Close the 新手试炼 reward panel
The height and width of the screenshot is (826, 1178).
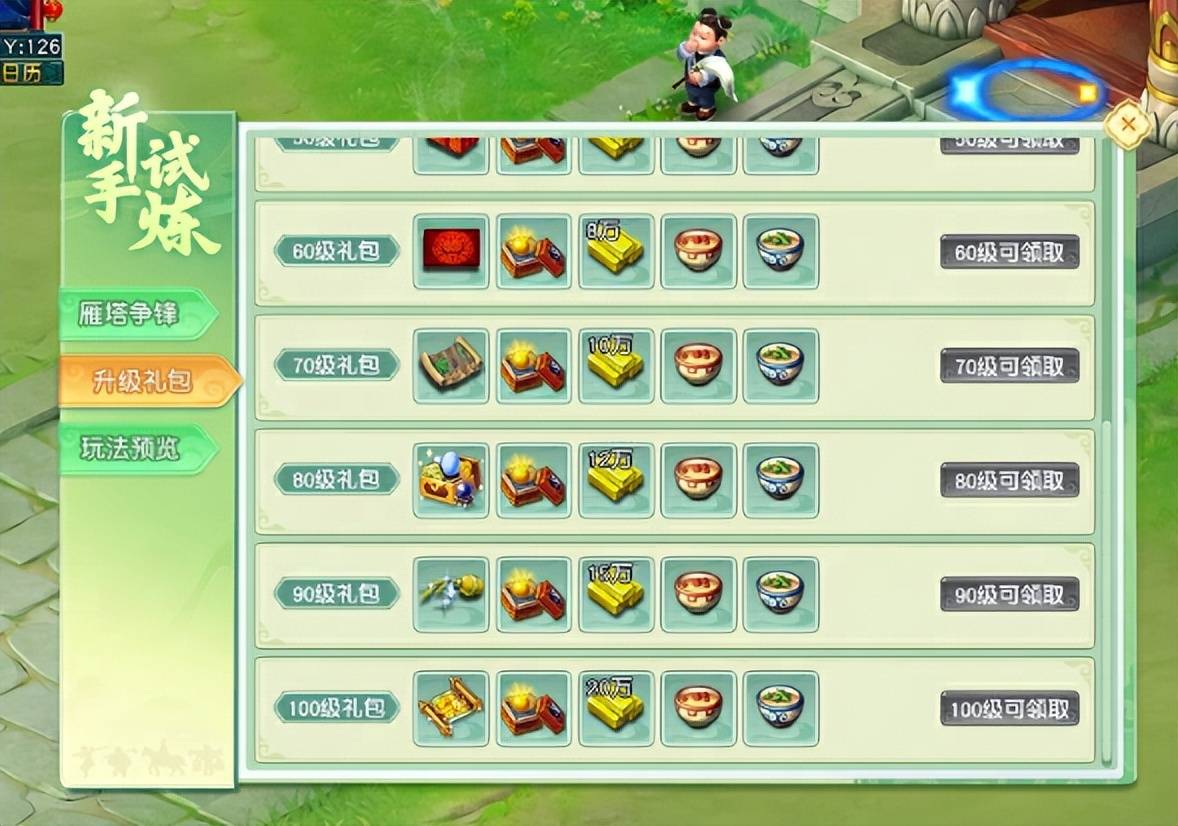click(1128, 125)
